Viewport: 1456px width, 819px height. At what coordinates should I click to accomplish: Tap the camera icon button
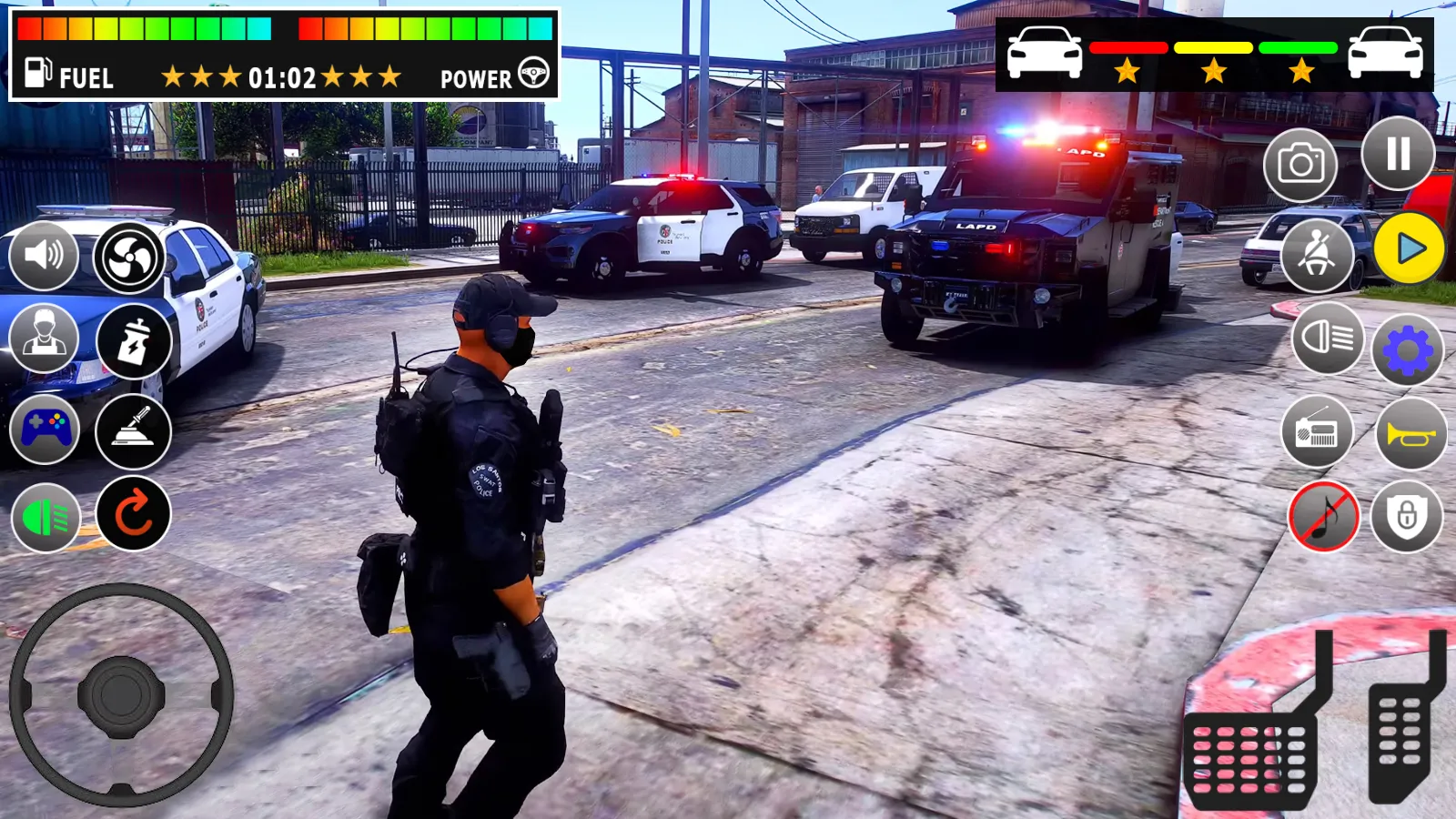click(1300, 165)
